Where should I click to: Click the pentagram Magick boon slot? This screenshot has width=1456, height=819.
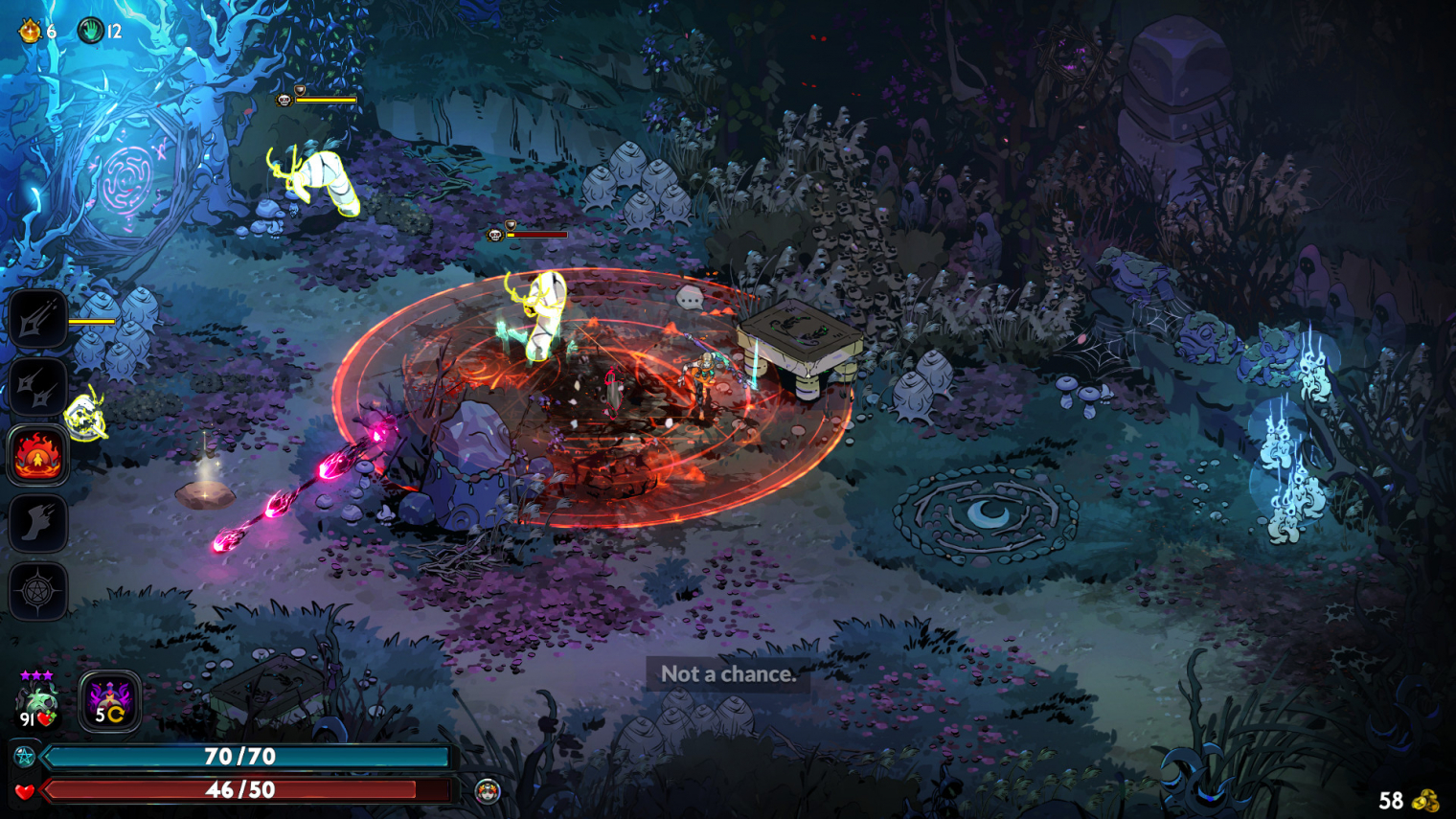(x=37, y=591)
